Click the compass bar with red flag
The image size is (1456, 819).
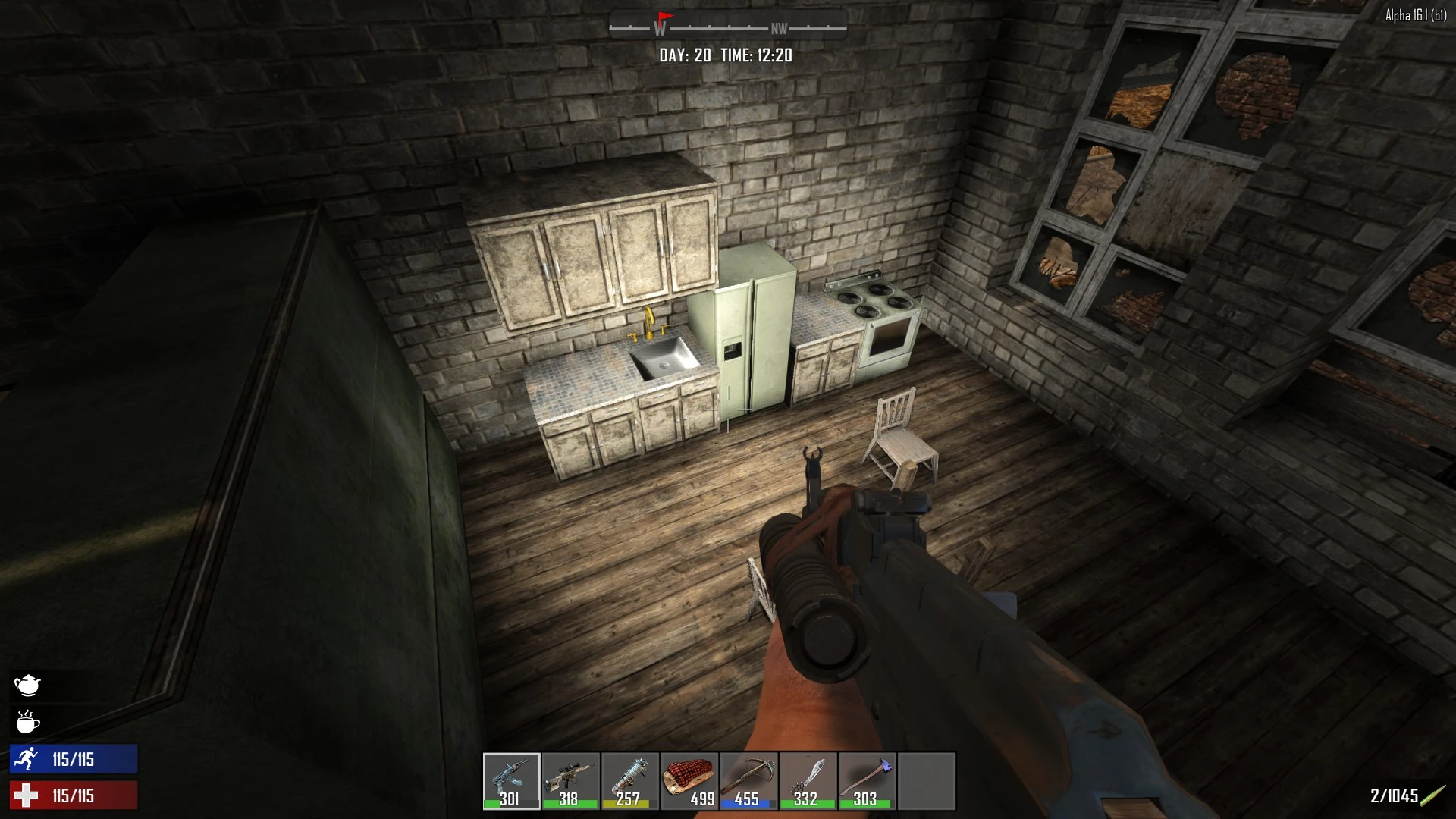727,28
